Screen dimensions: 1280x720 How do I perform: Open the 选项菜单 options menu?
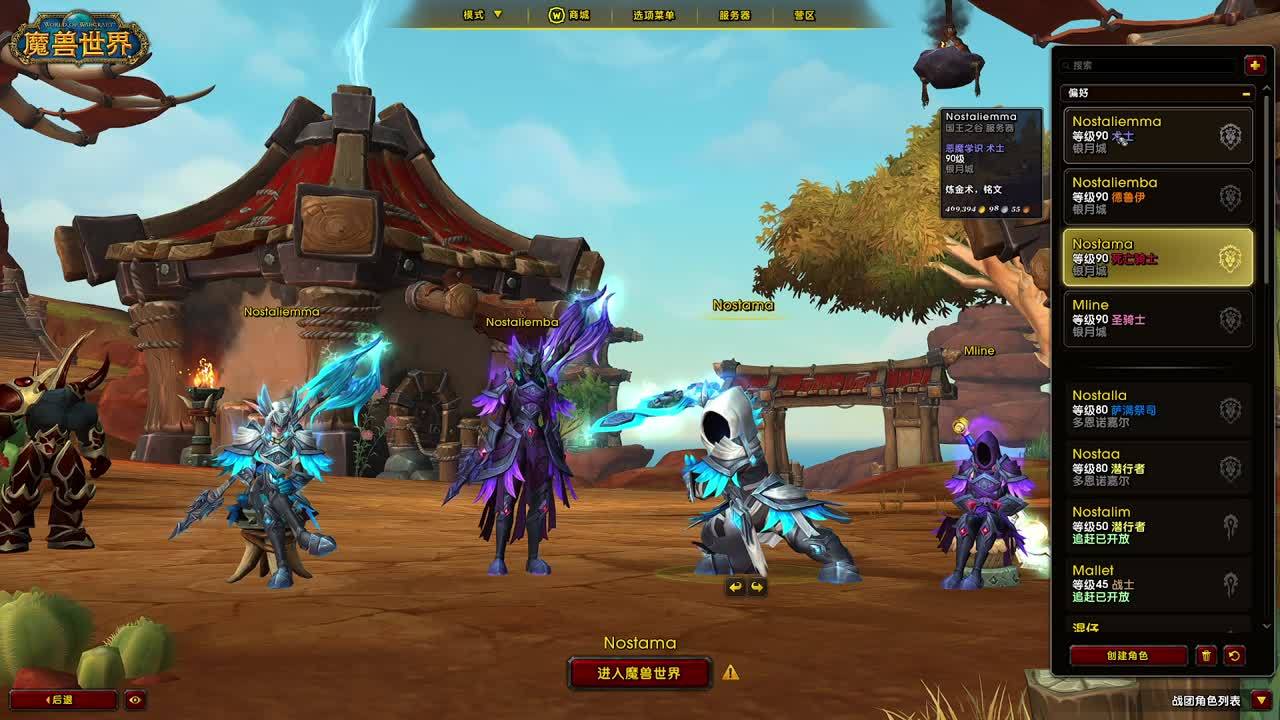click(x=654, y=15)
